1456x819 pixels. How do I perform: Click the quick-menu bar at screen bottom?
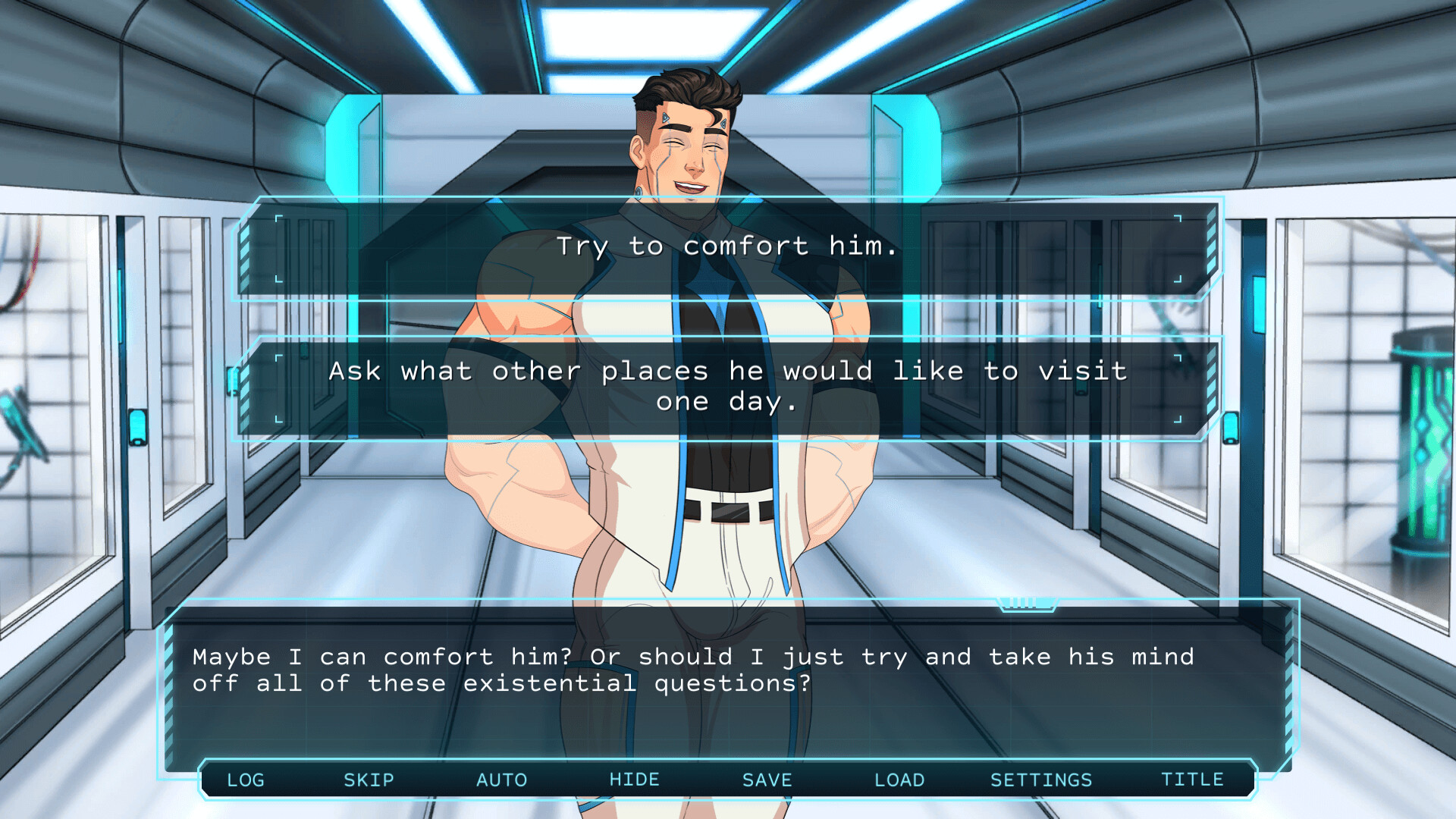click(x=728, y=780)
